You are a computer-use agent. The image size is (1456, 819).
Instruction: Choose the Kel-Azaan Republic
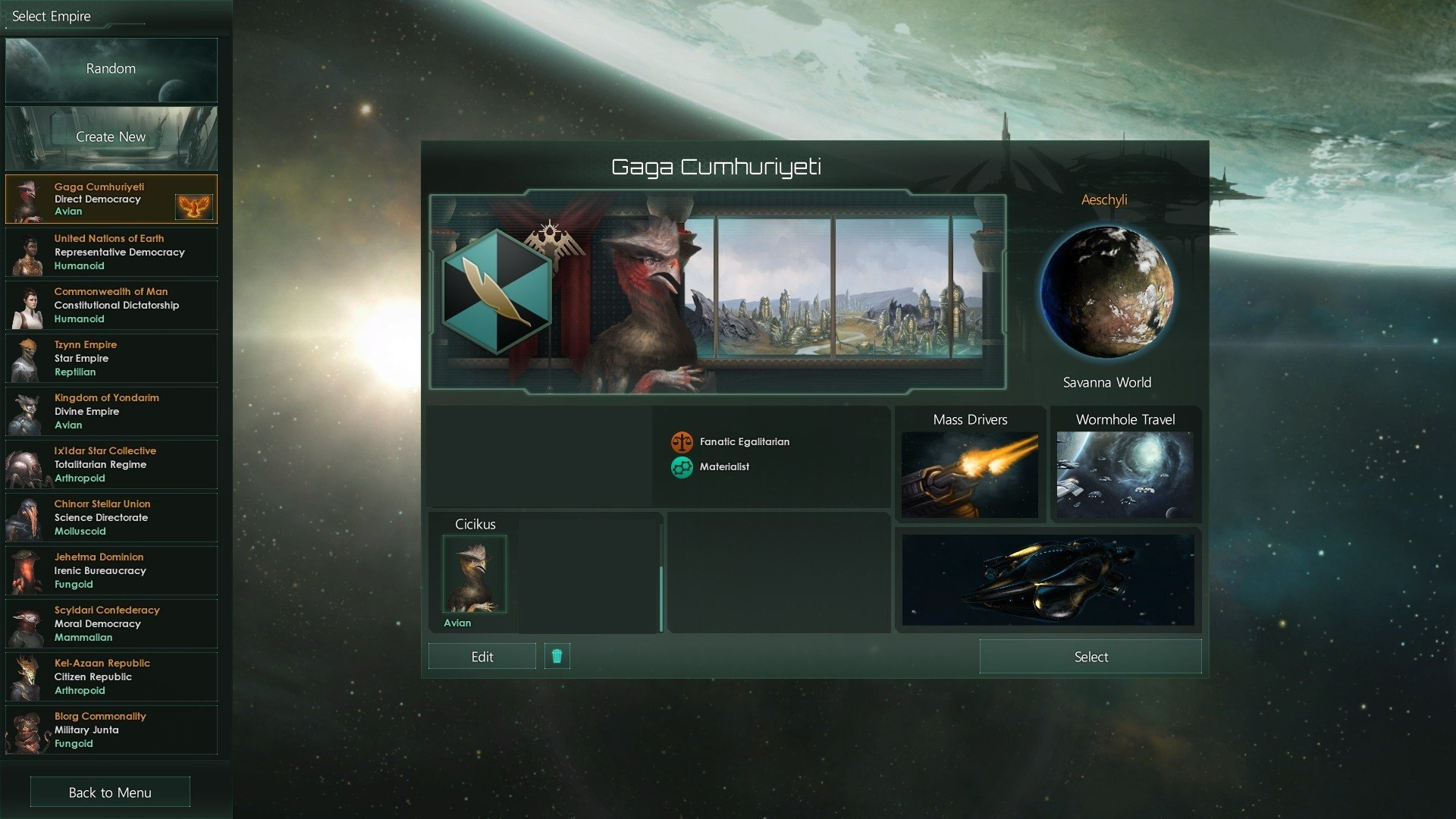click(x=111, y=677)
